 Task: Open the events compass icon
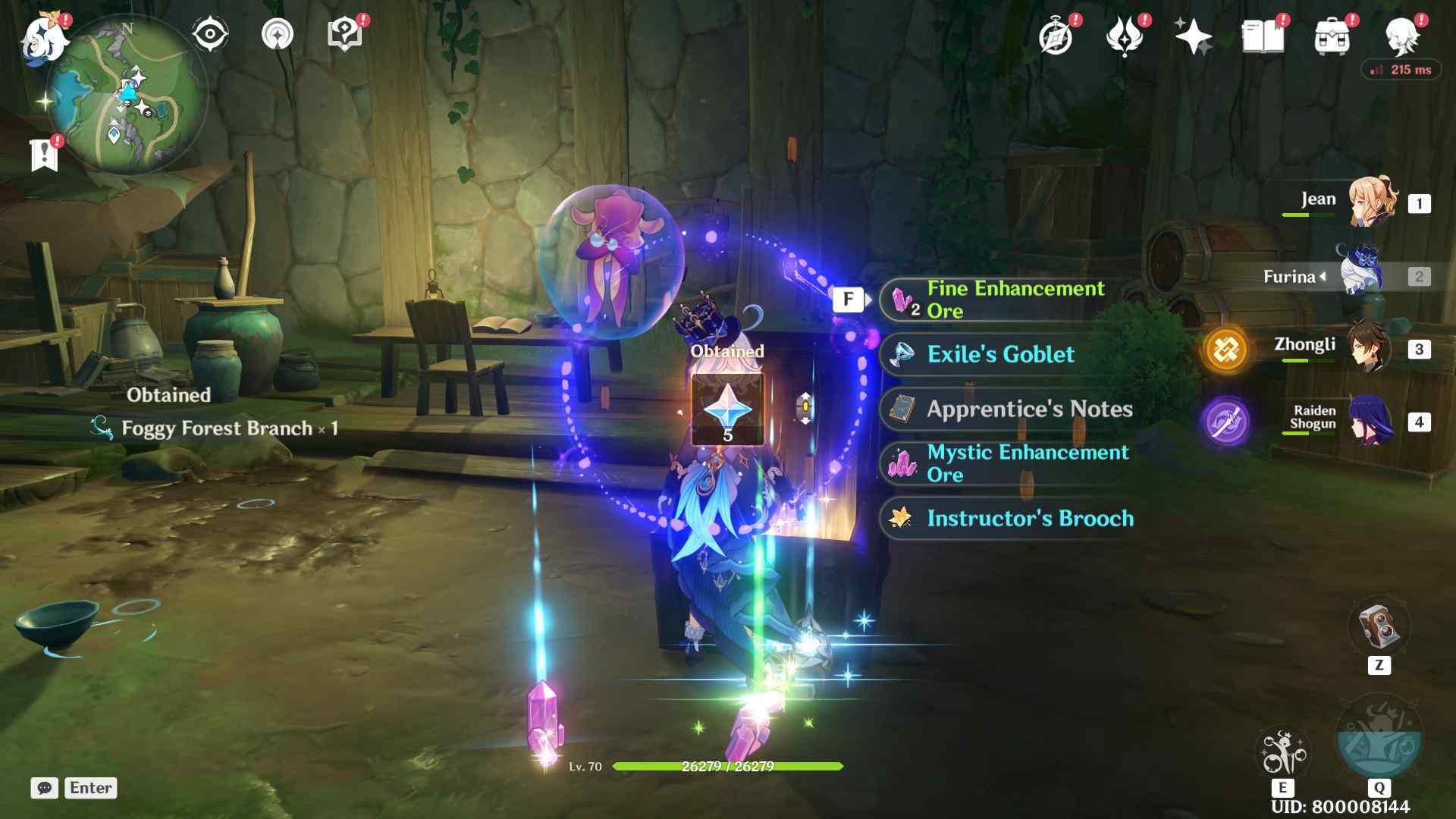[1056, 36]
